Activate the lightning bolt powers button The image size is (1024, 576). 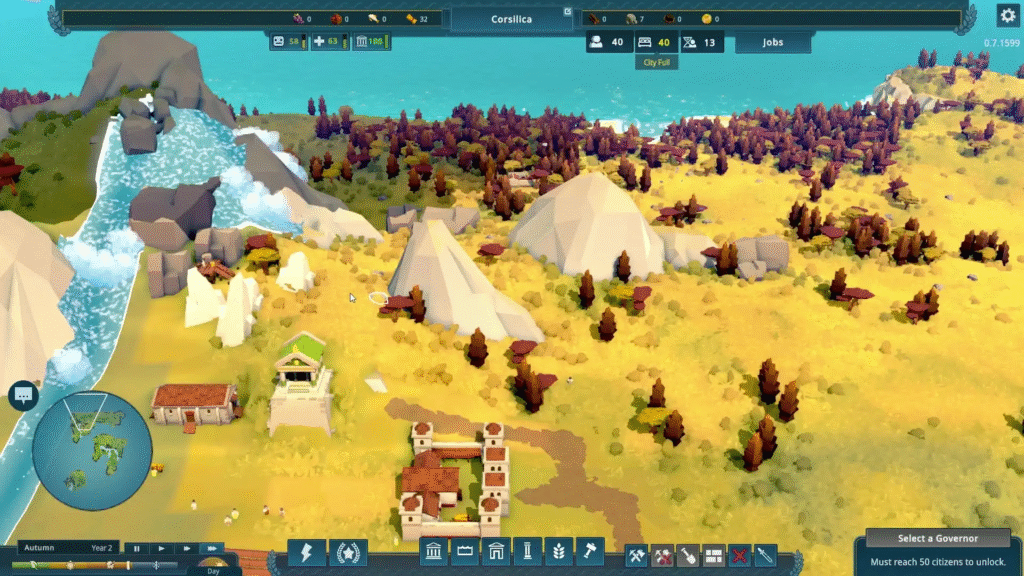point(306,553)
